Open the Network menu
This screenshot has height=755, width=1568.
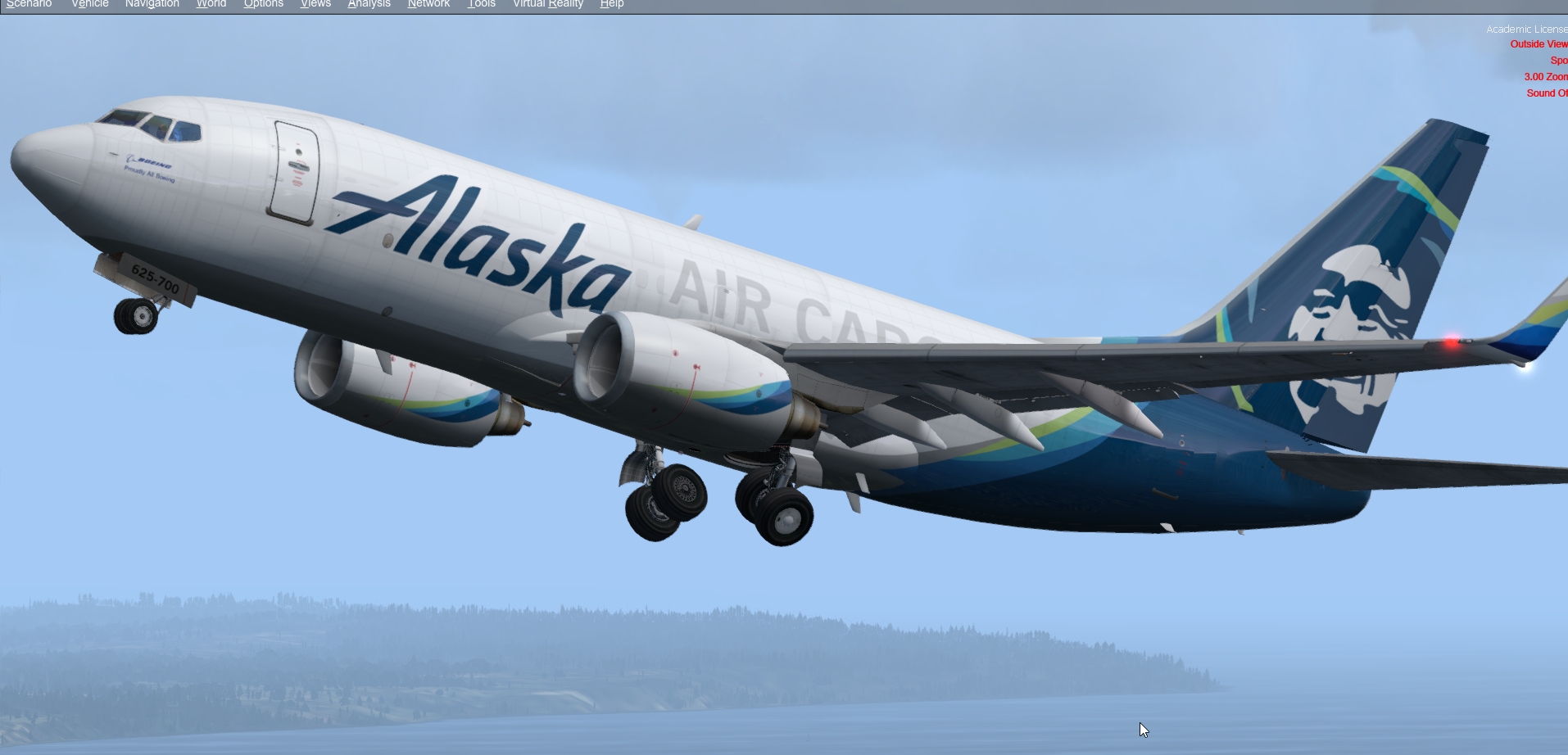coord(428,4)
